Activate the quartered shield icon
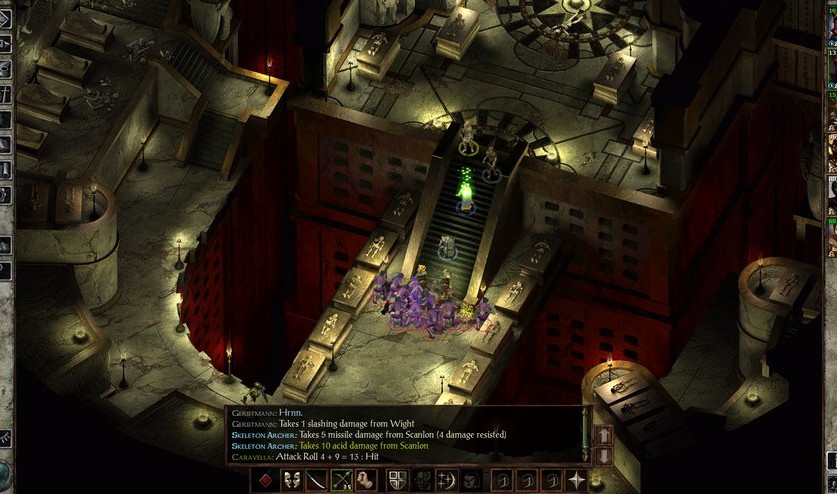The height and width of the screenshot is (494, 837). click(x=397, y=480)
